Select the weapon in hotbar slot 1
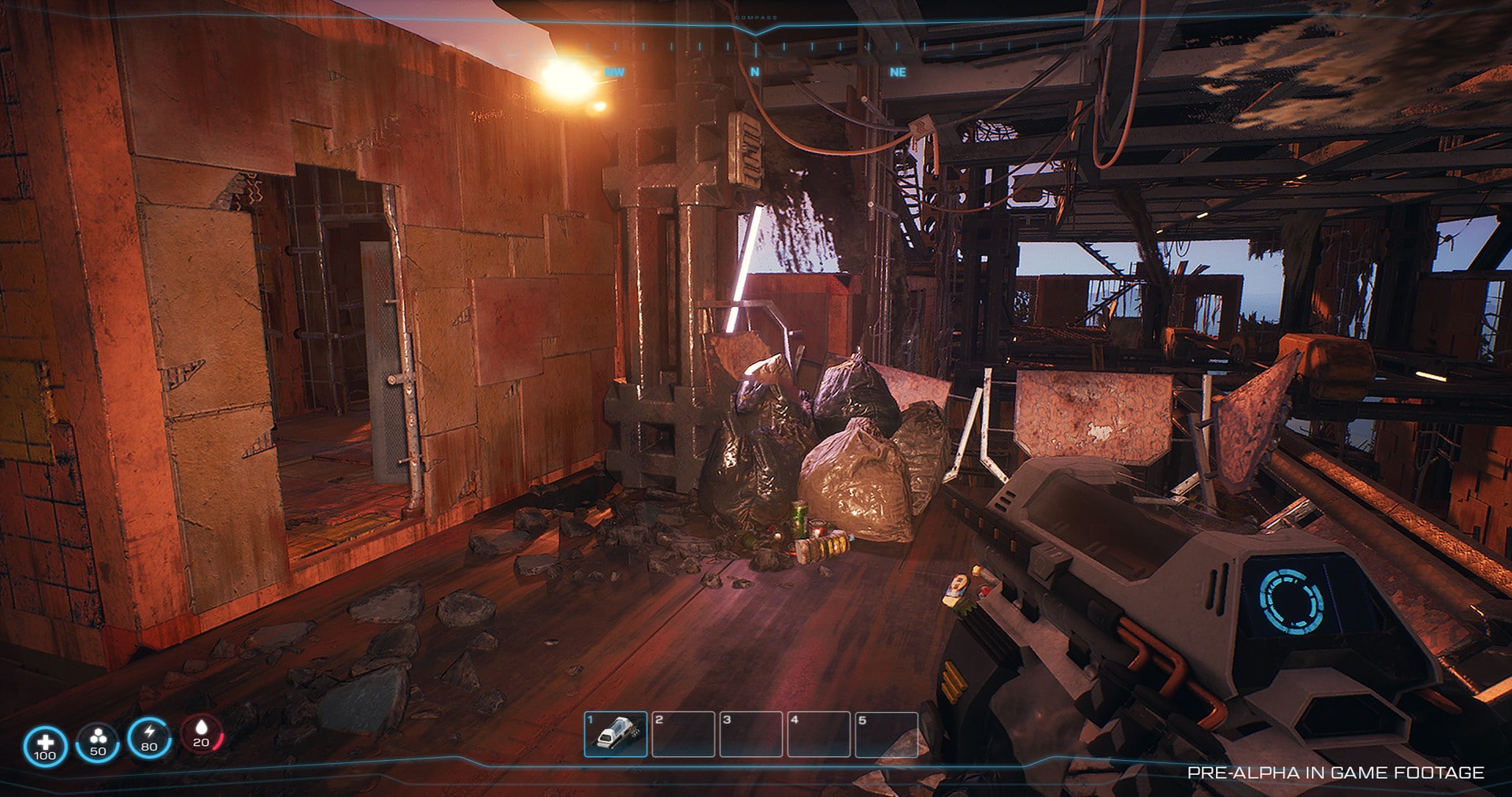Image resolution: width=1512 pixels, height=797 pixels. (616, 734)
